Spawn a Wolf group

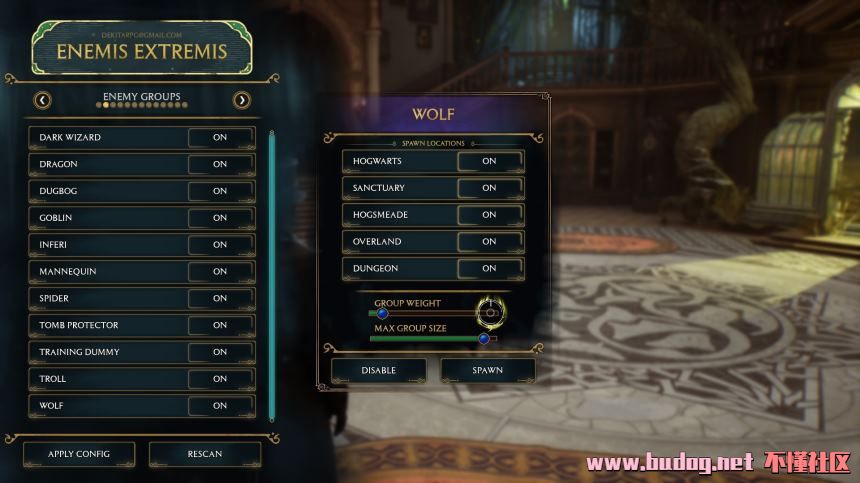pyautogui.click(x=488, y=370)
